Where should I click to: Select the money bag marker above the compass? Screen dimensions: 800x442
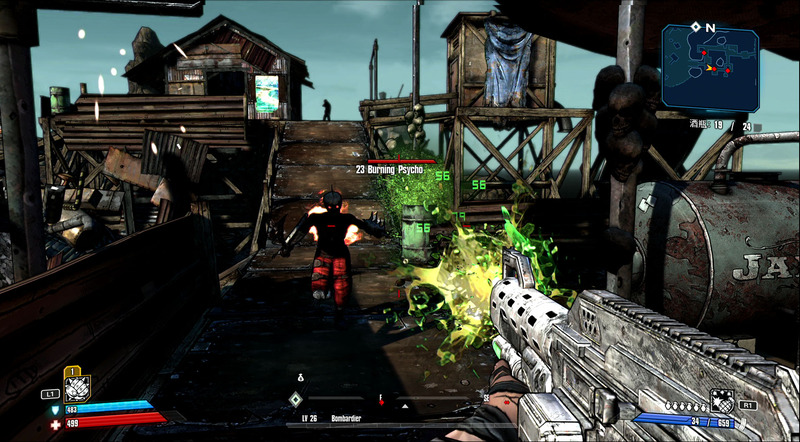coord(298,377)
